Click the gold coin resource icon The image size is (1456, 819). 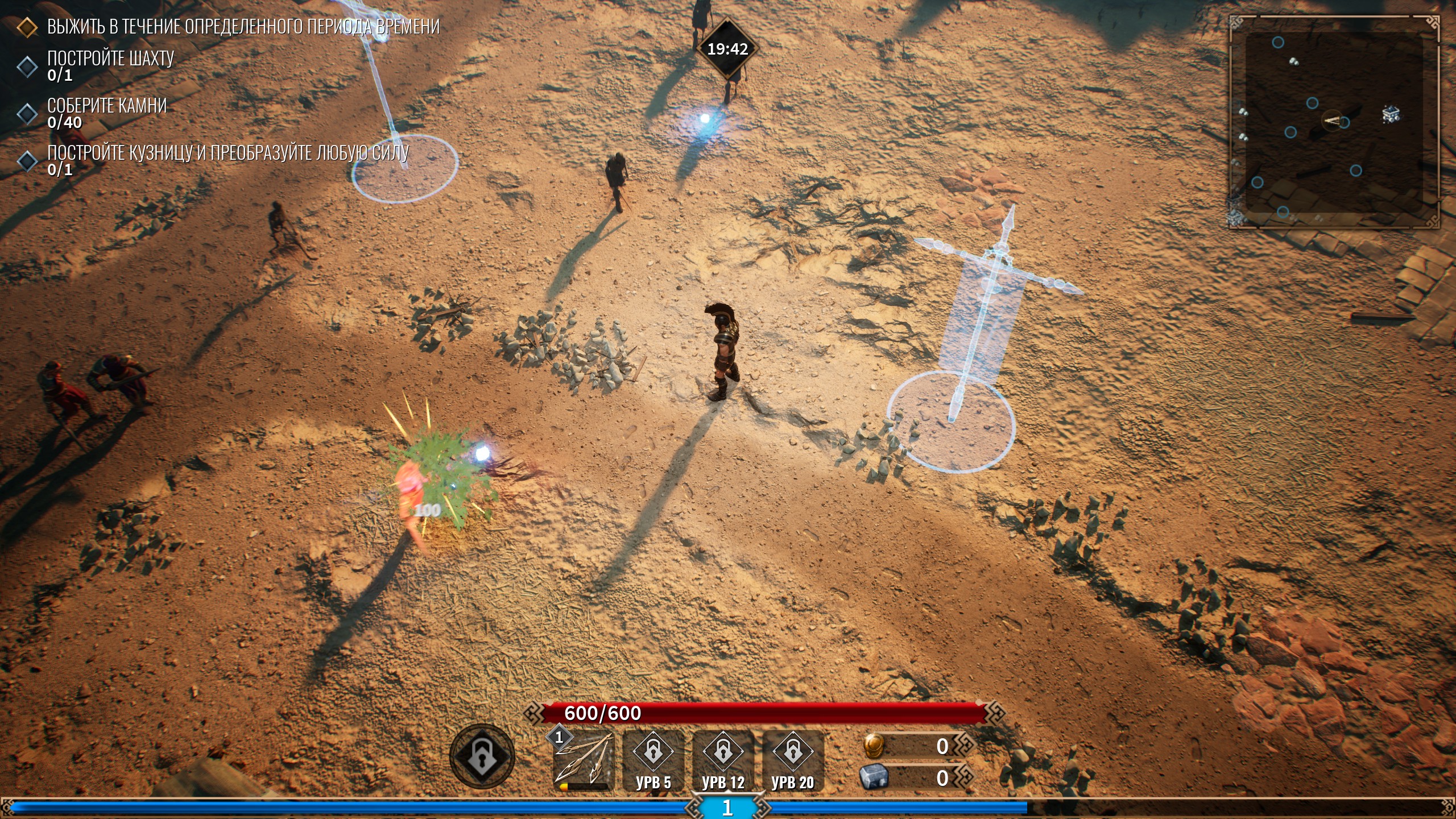(874, 746)
